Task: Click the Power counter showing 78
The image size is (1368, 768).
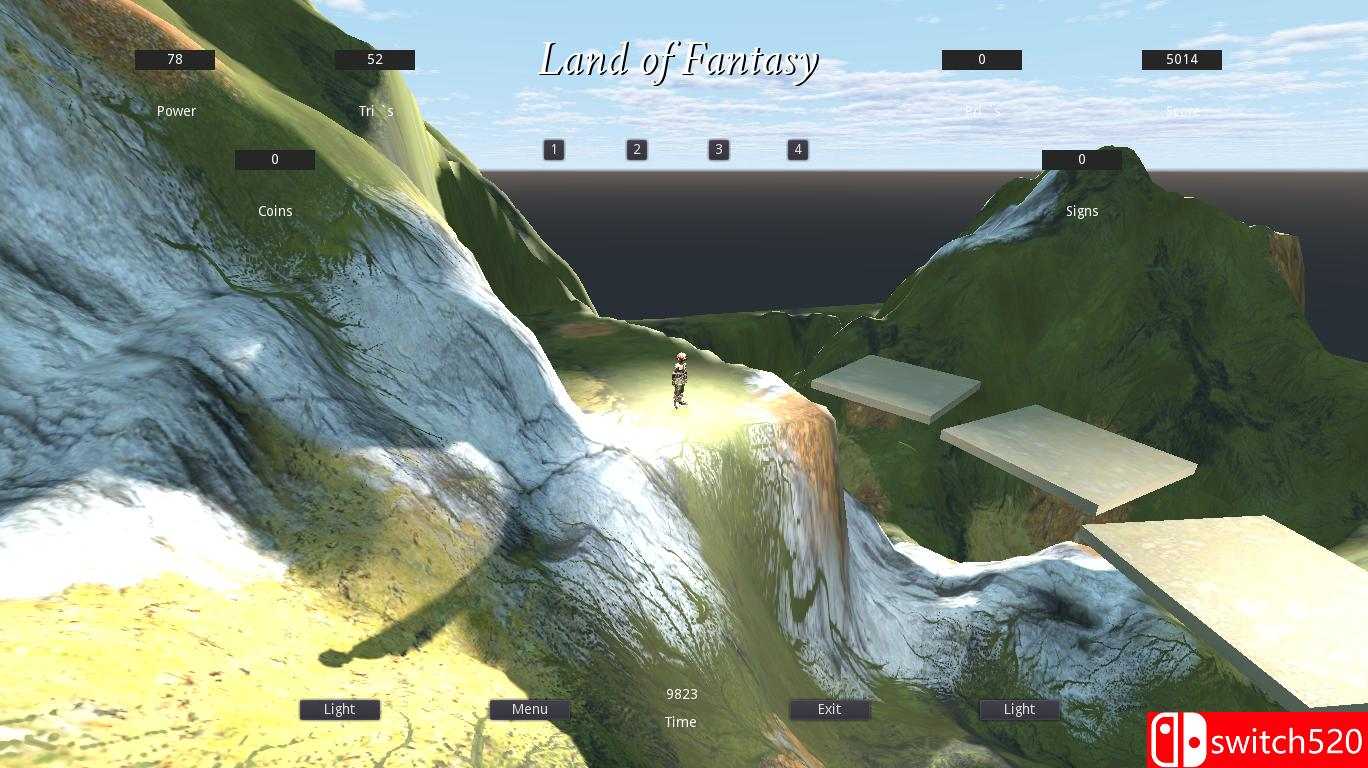Action: [x=174, y=59]
